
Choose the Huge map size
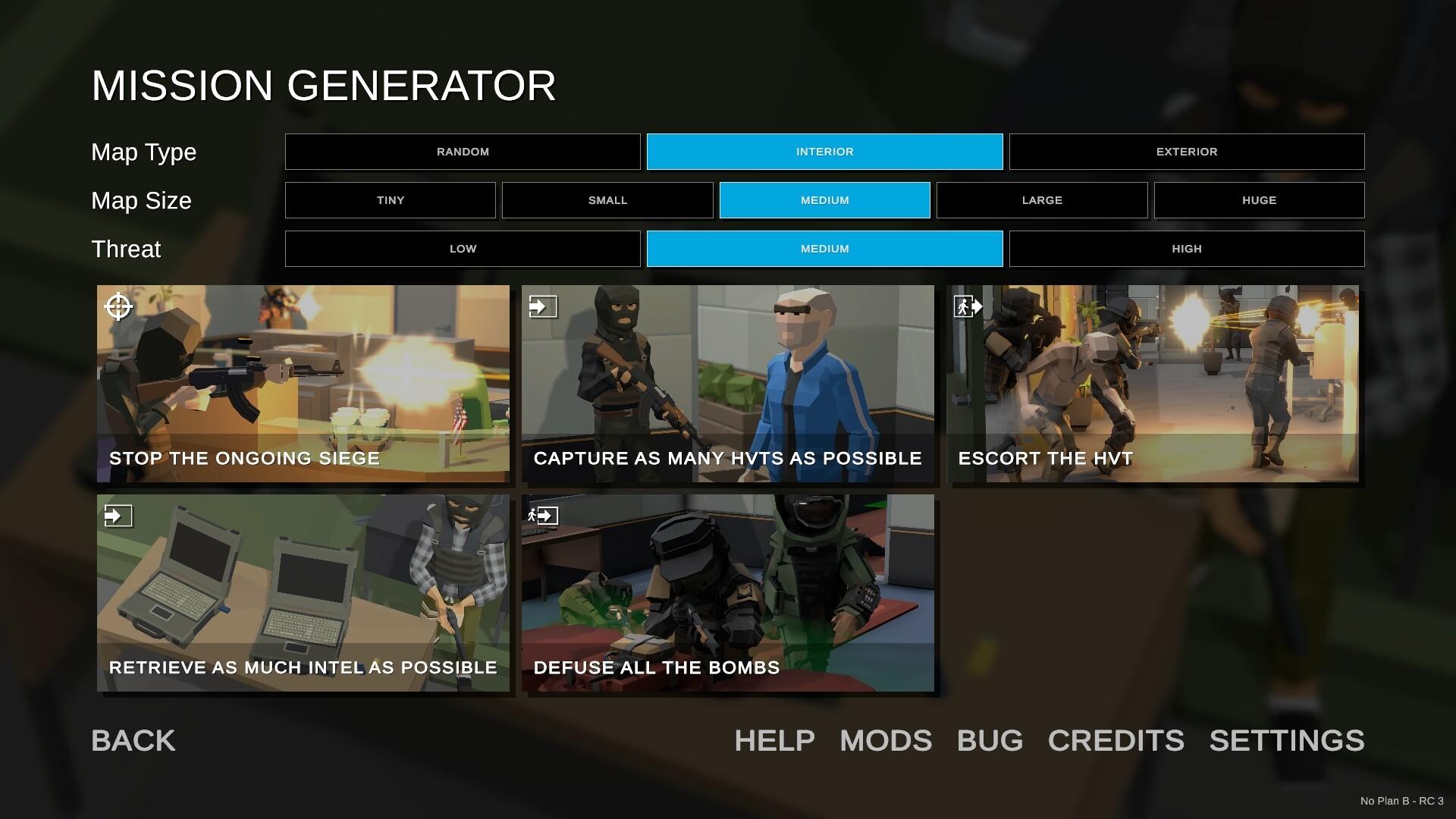(1259, 200)
